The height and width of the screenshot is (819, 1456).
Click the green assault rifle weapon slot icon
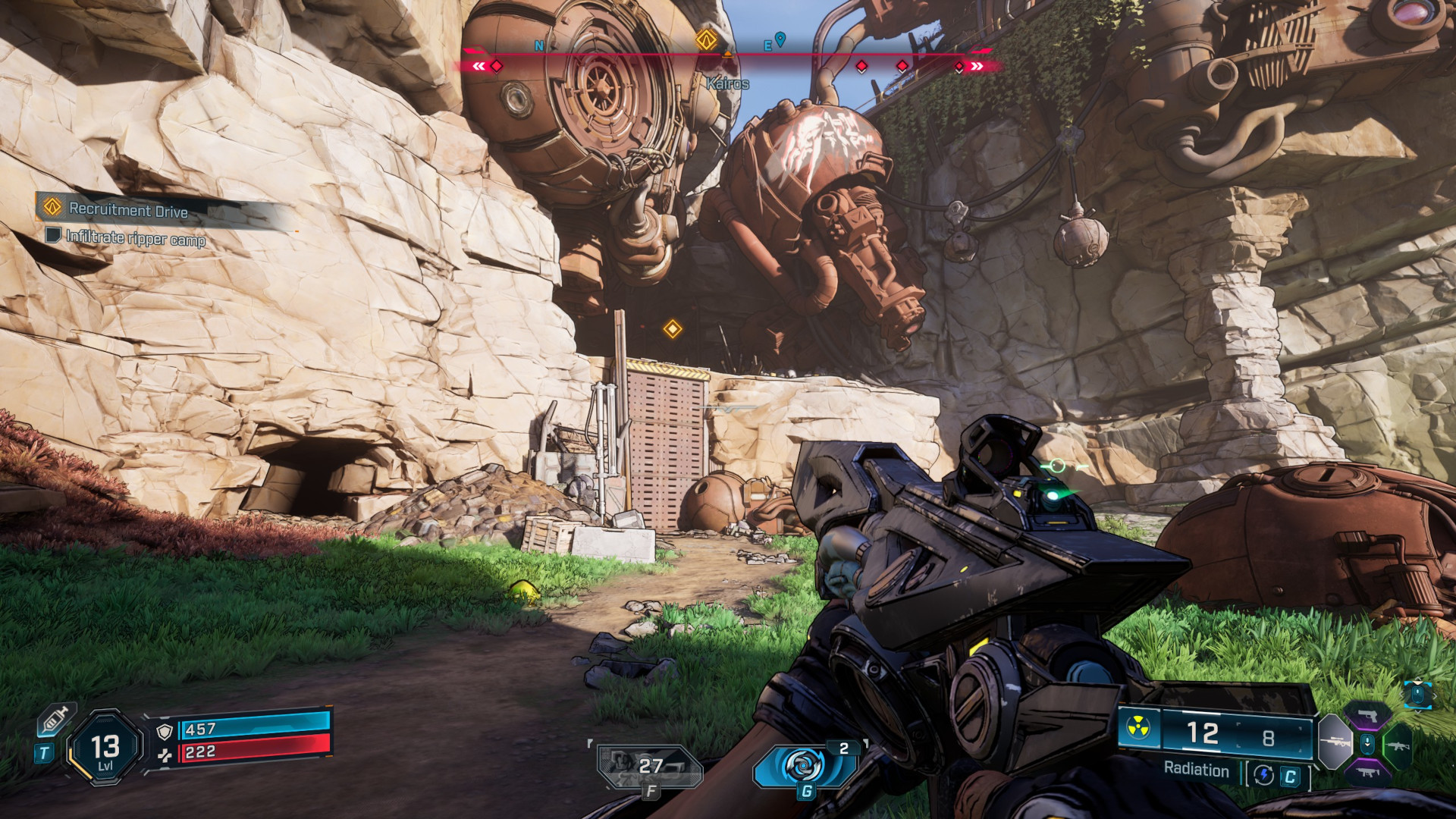1399,745
